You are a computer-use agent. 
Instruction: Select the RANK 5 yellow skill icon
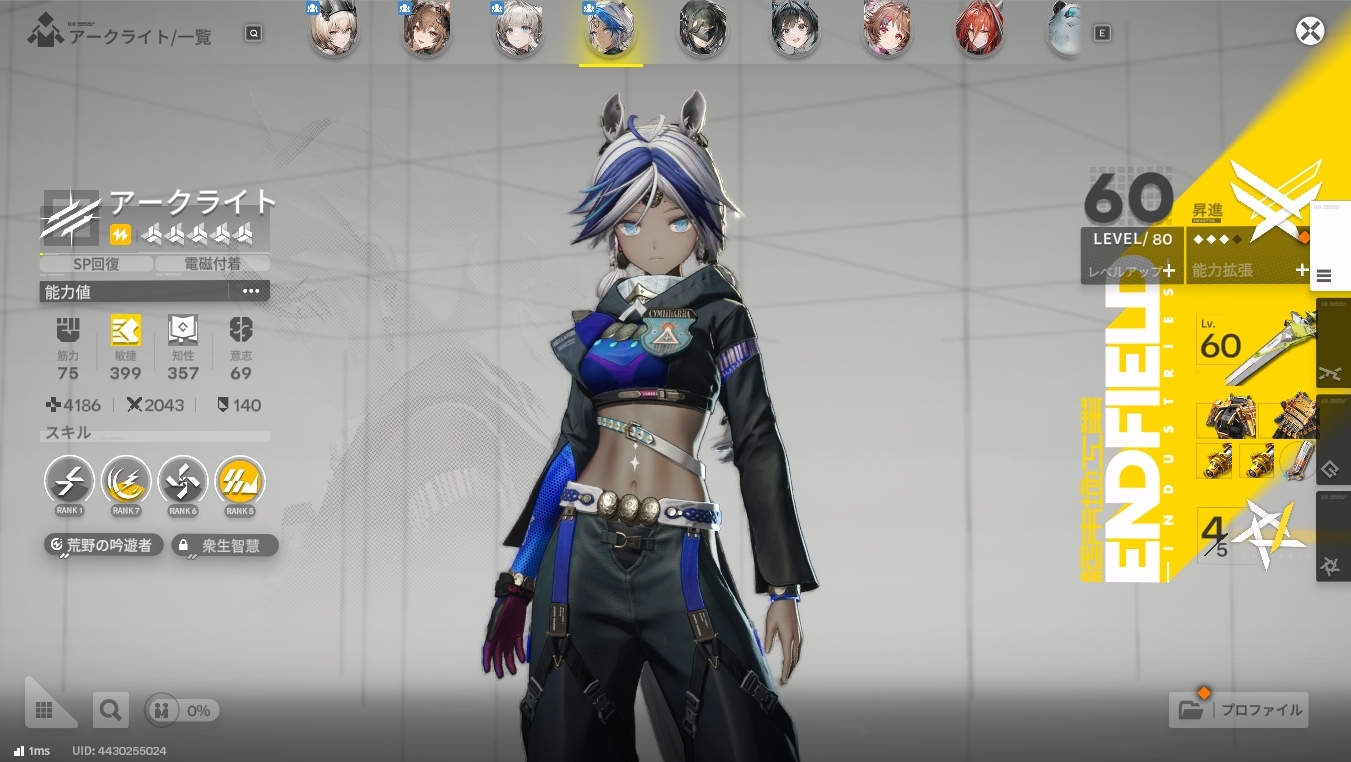pyautogui.click(x=239, y=481)
